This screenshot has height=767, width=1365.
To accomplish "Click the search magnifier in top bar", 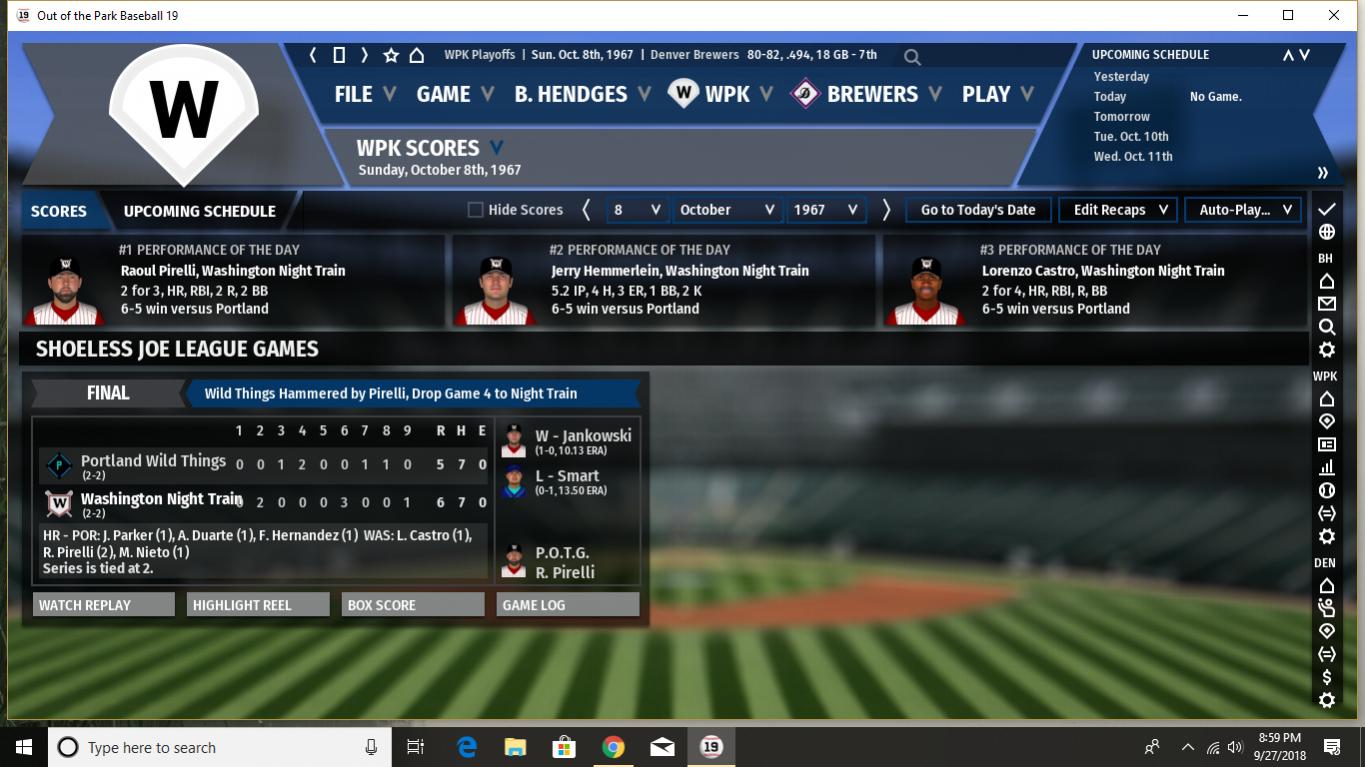I will [x=912, y=57].
